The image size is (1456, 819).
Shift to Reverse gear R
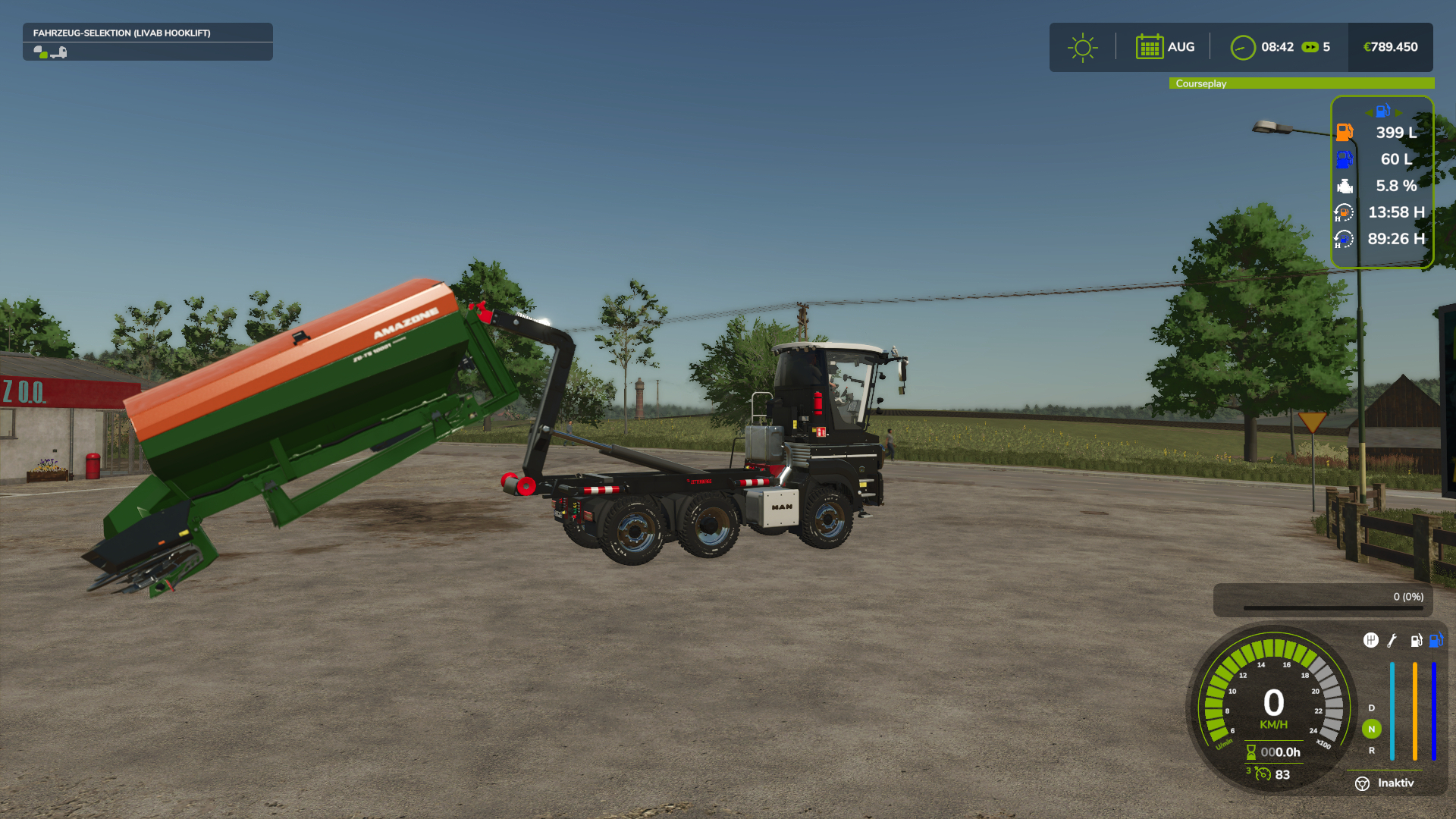click(1371, 751)
